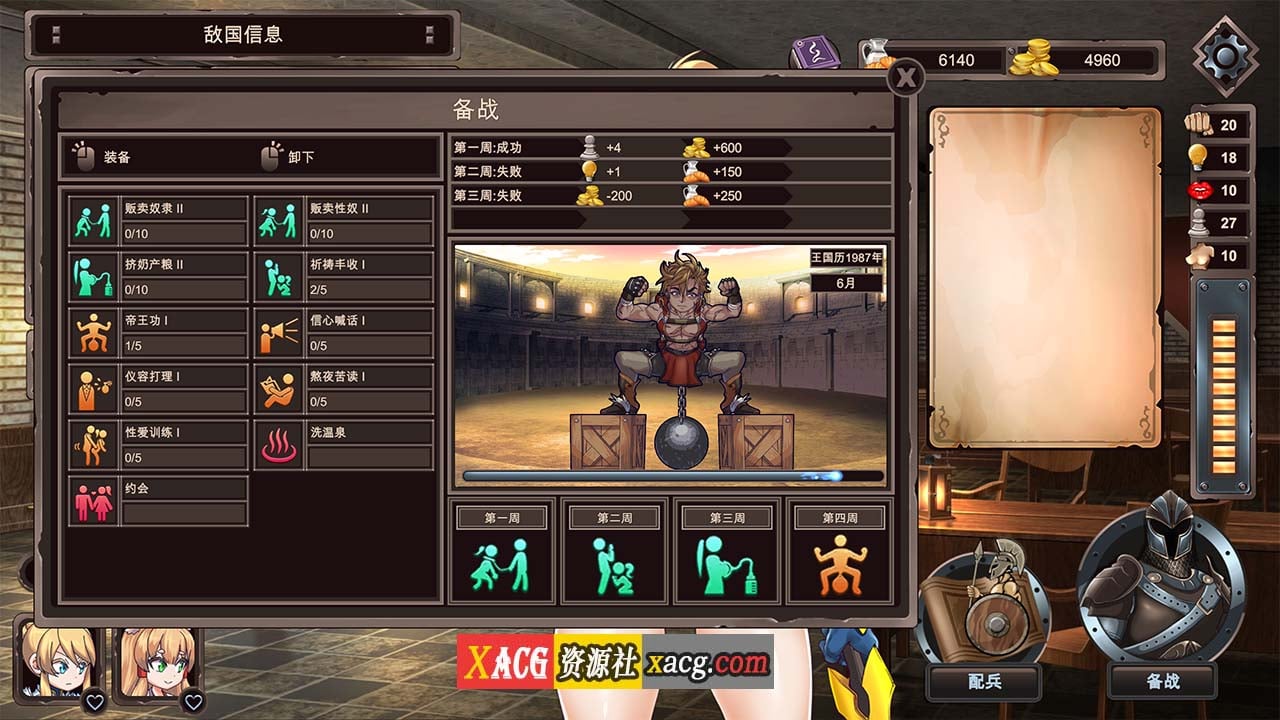
Task: Select the 帝王功 I skill icon
Action: (95, 330)
